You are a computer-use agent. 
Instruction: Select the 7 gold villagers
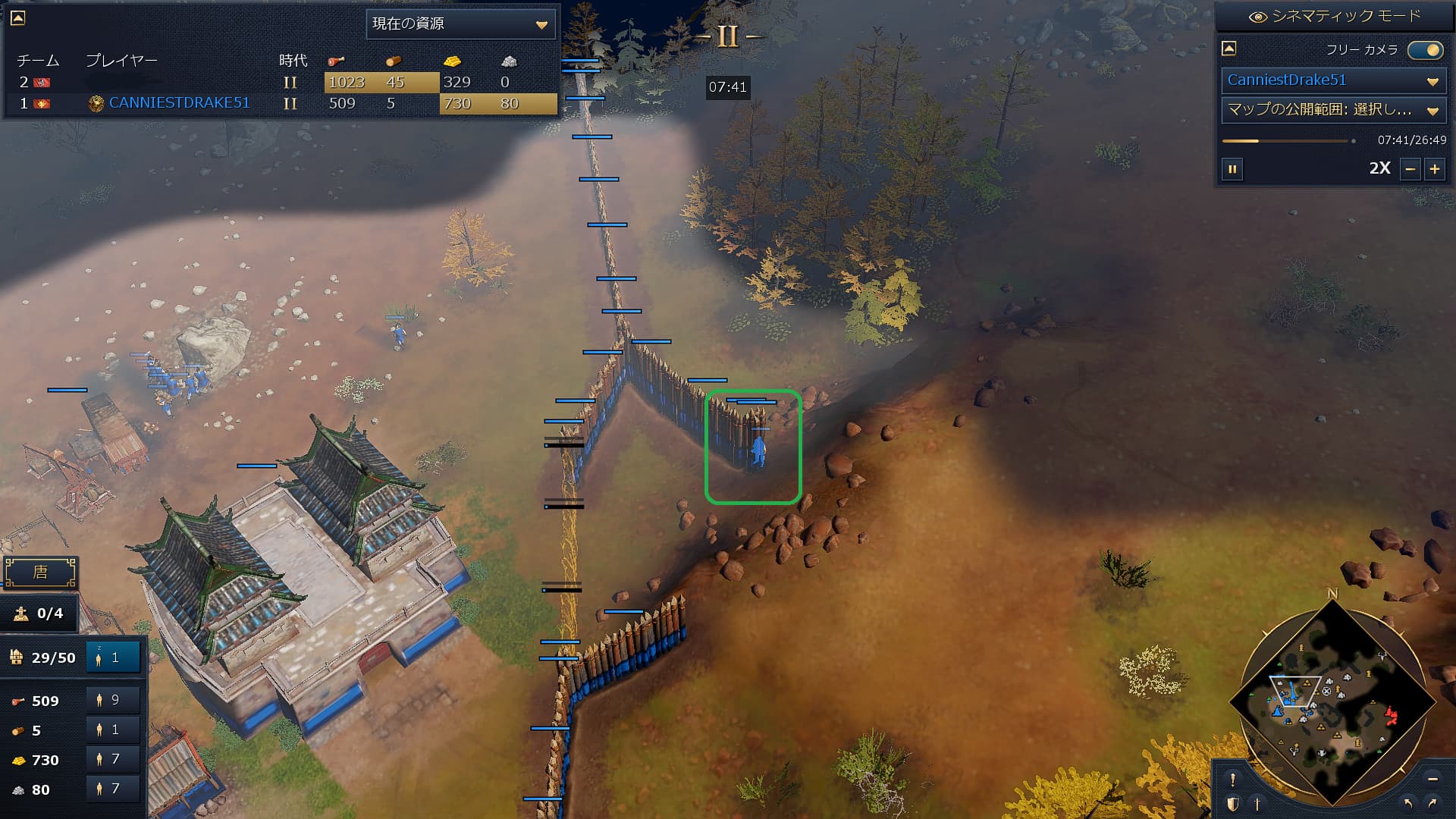click(x=113, y=759)
